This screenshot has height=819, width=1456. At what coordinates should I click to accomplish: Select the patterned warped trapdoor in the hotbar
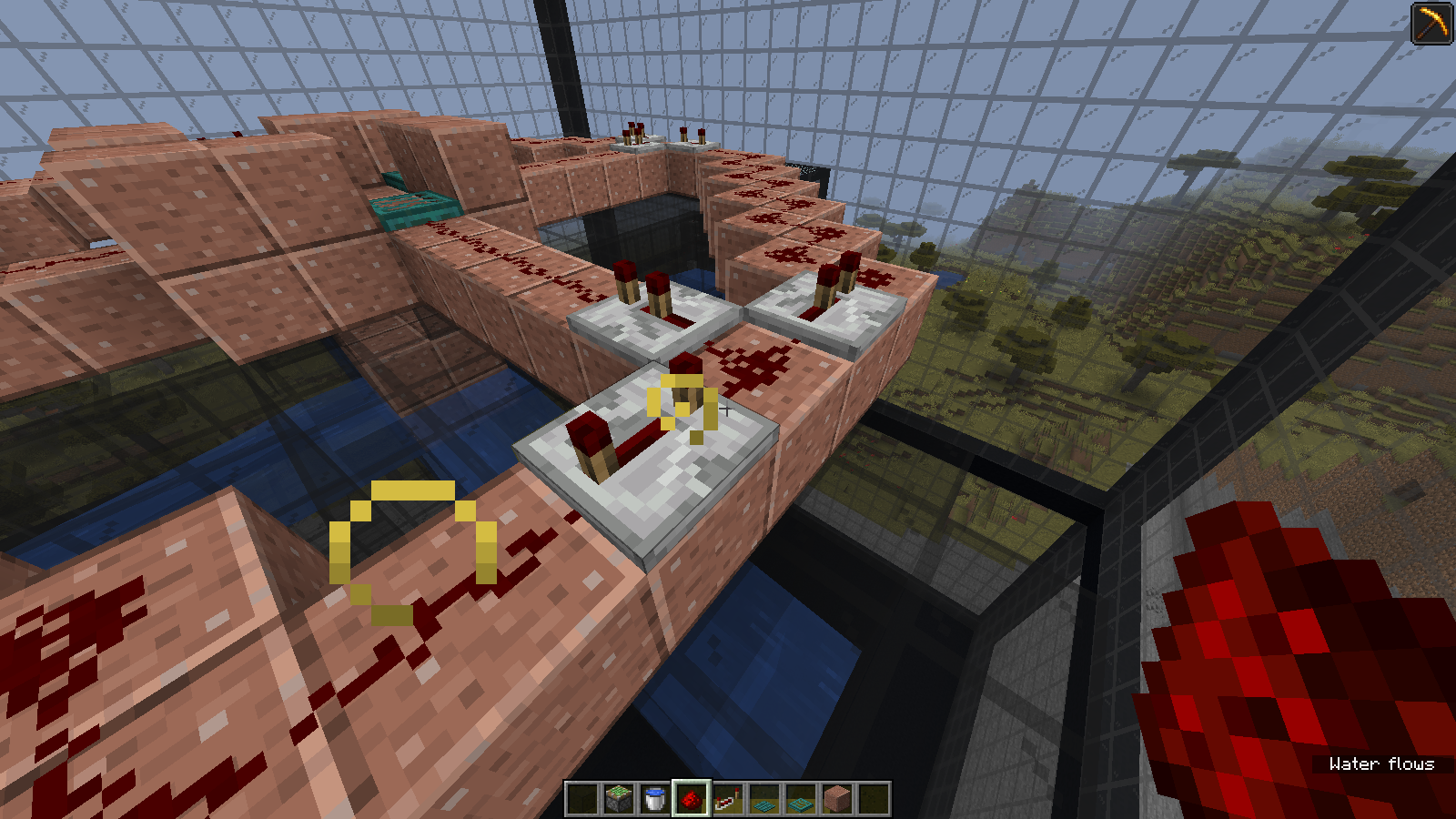800,798
